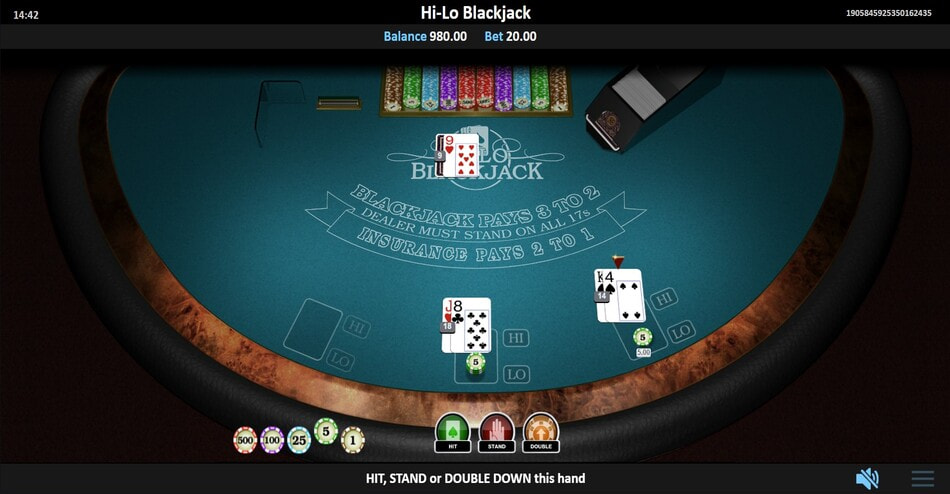Hit on the current hand
Image resolution: width=950 pixels, height=494 pixels.
(x=452, y=433)
